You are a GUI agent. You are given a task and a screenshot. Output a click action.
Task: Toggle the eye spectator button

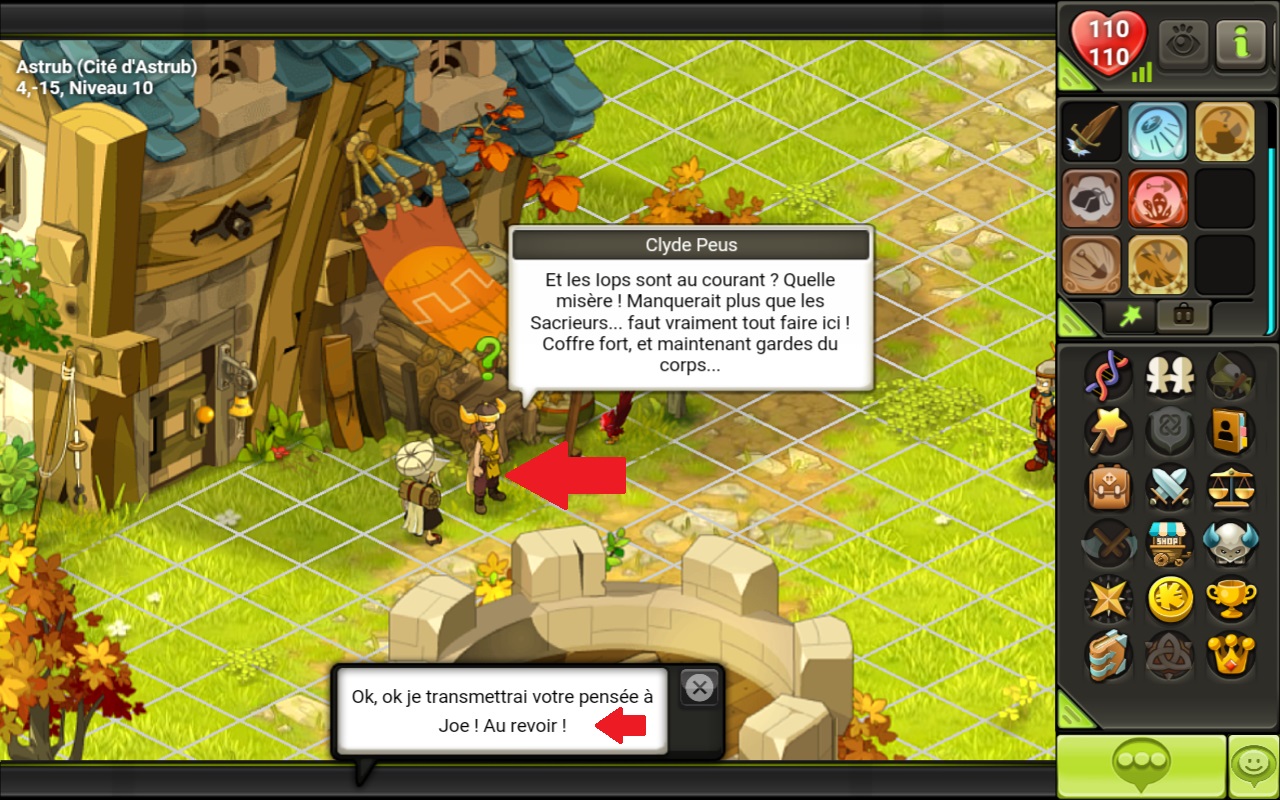1183,44
